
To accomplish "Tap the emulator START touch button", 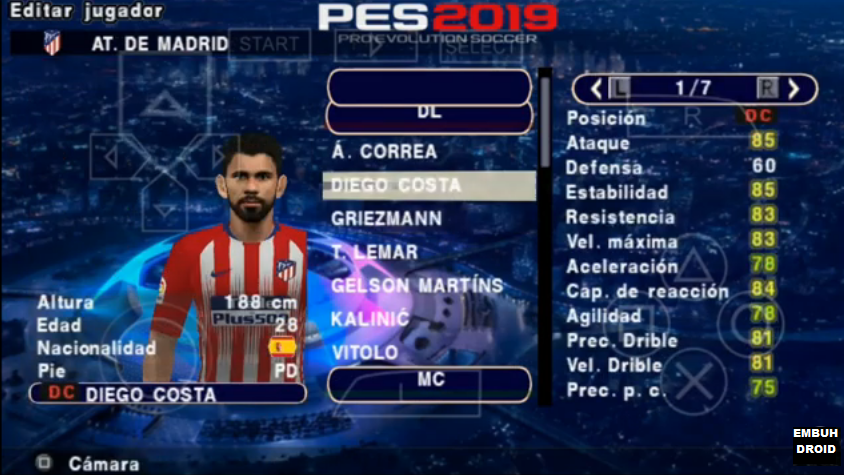I will click(x=270, y=43).
